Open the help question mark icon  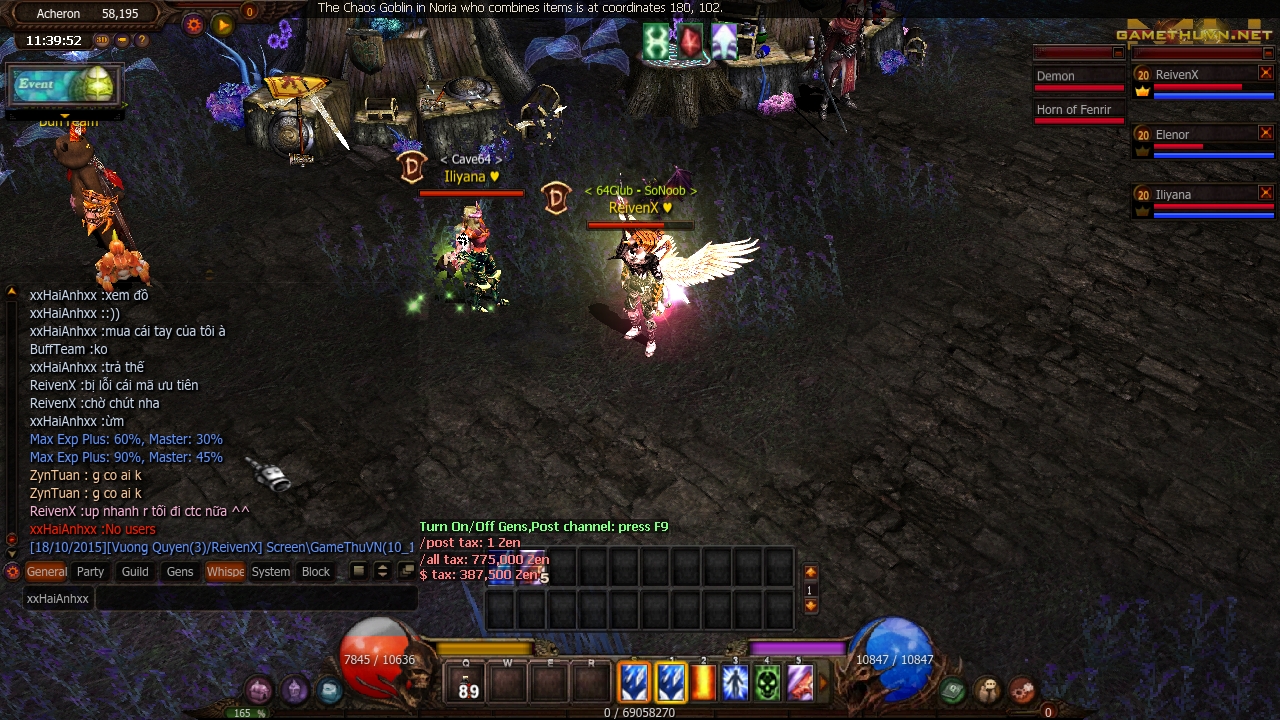[141, 40]
